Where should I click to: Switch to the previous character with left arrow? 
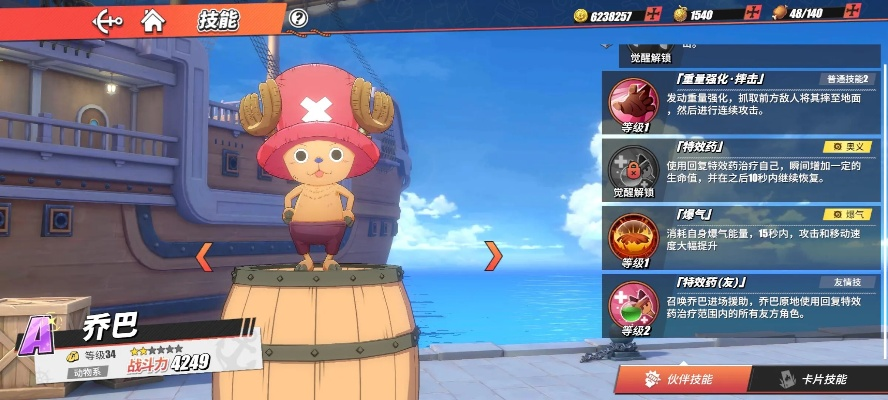(204, 256)
